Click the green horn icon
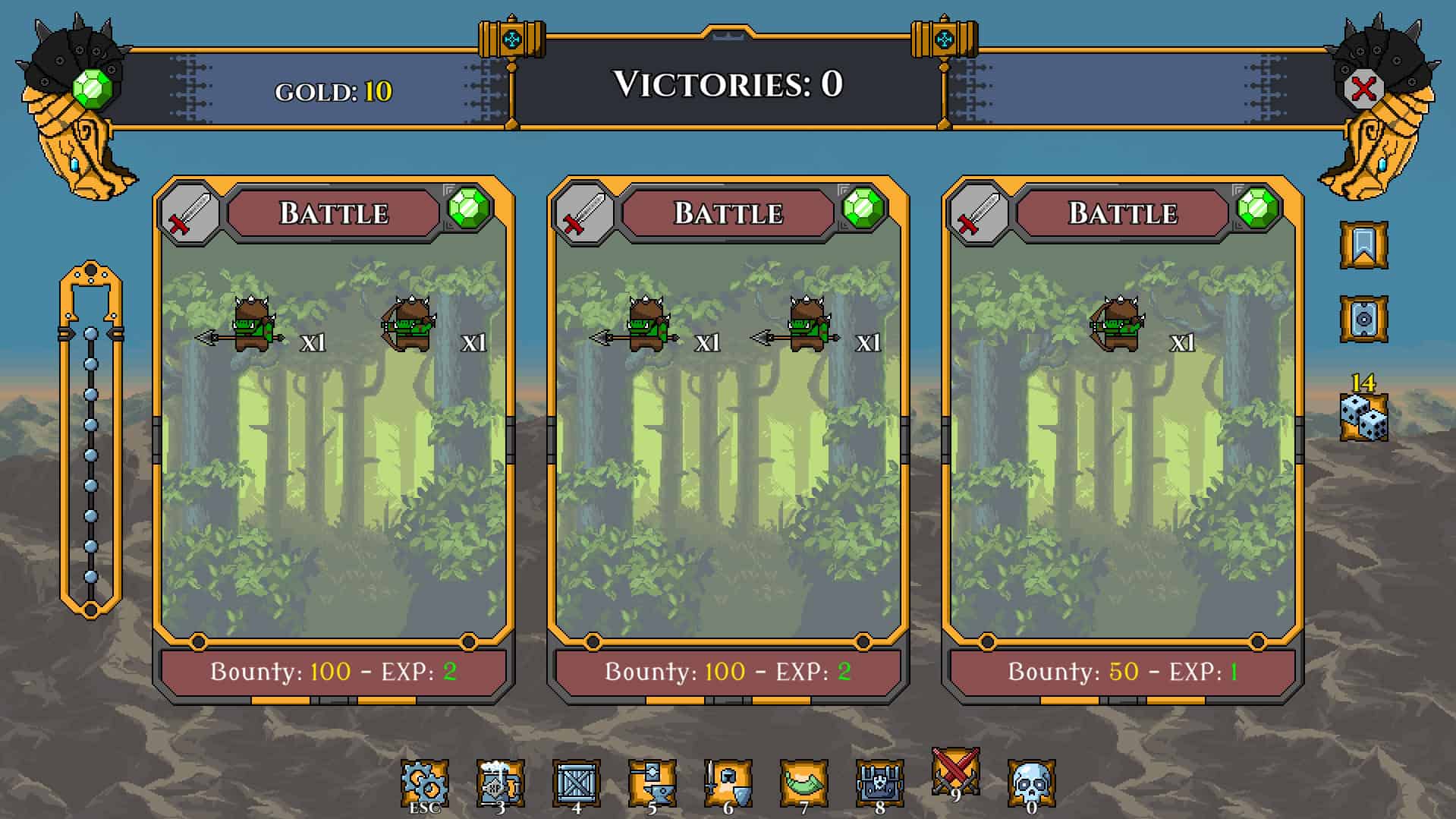1456x819 pixels. click(x=803, y=783)
